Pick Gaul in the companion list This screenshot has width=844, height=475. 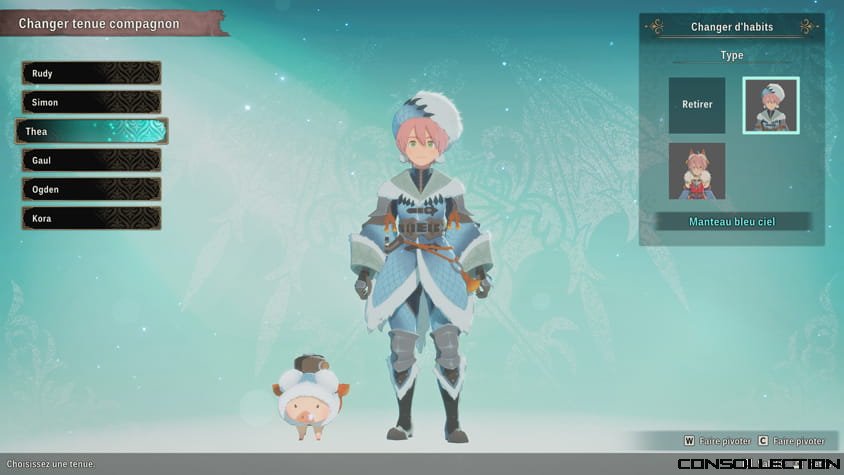tap(91, 160)
